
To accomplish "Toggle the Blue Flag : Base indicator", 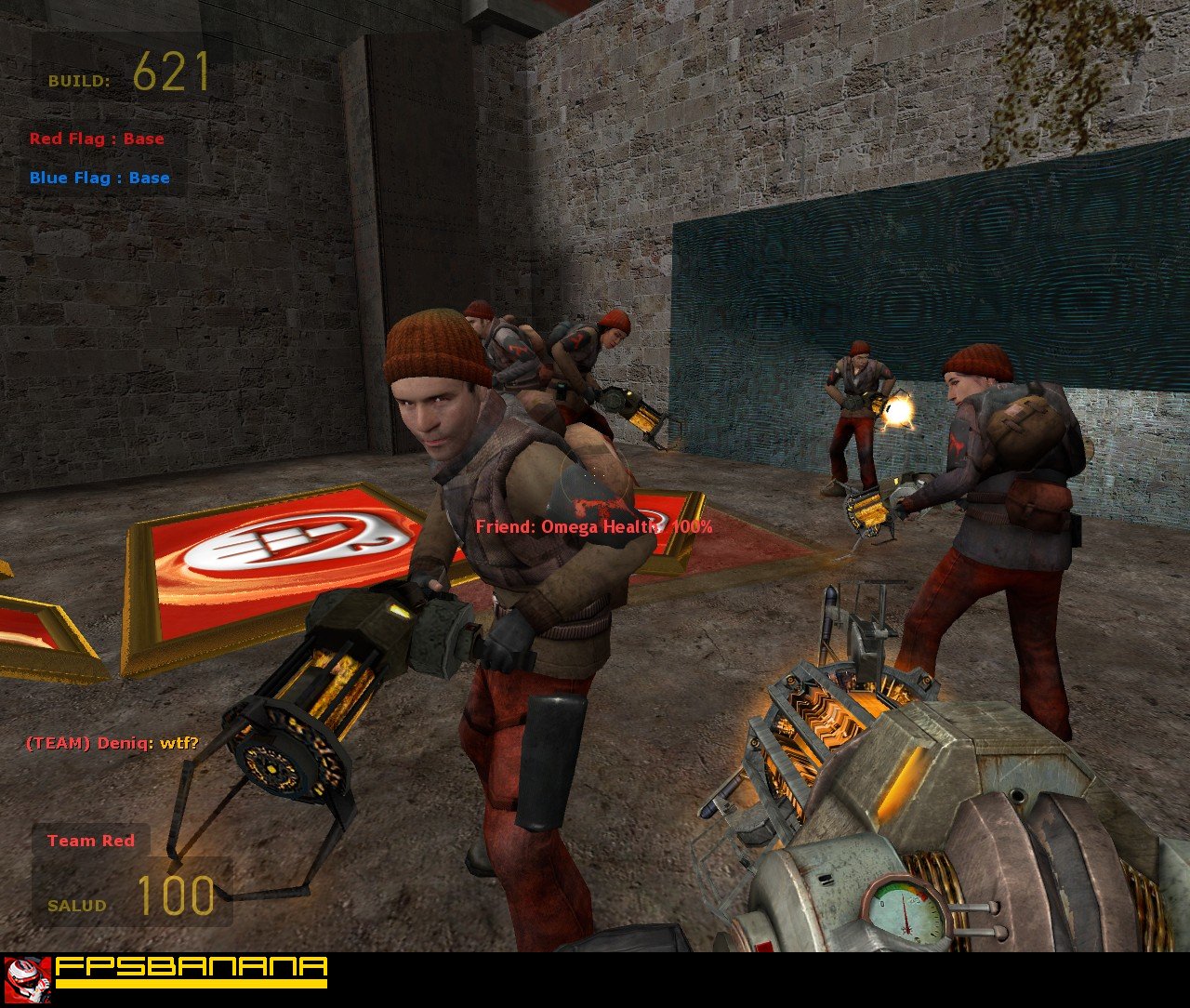I will [99, 177].
